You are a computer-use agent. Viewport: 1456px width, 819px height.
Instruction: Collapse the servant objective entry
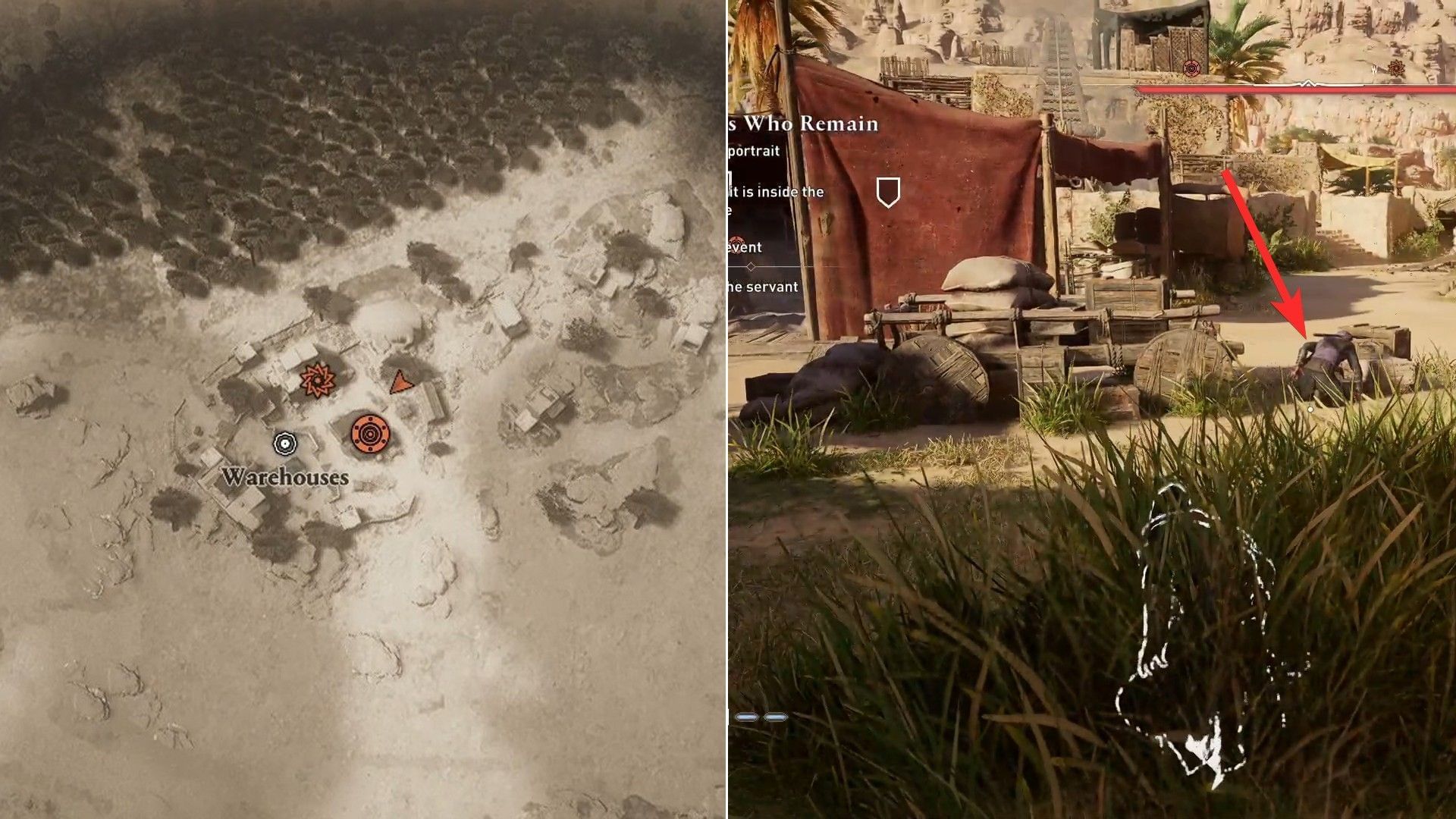click(x=762, y=287)
